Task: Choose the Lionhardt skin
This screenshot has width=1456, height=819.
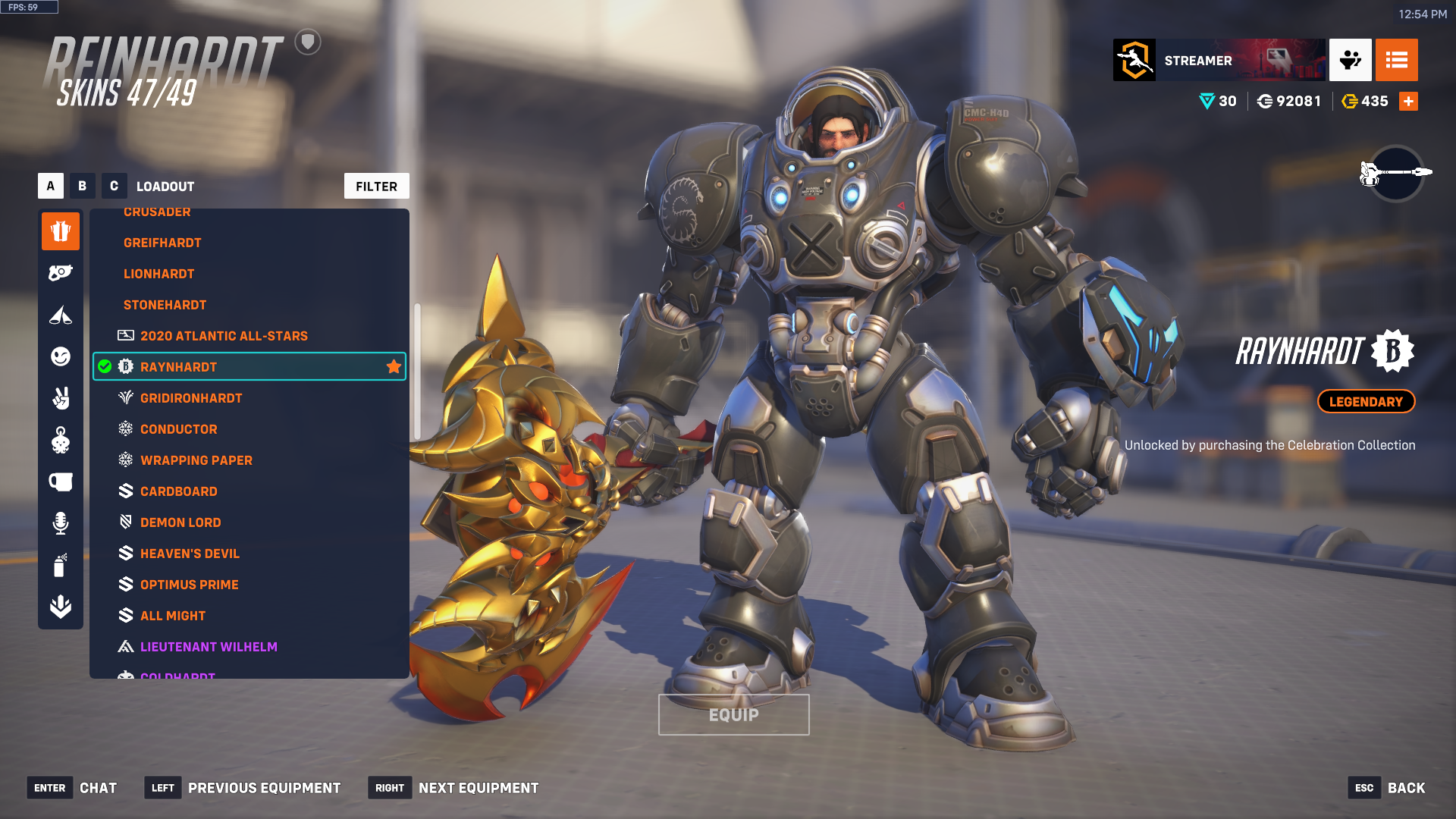Action: pos(158,274)
